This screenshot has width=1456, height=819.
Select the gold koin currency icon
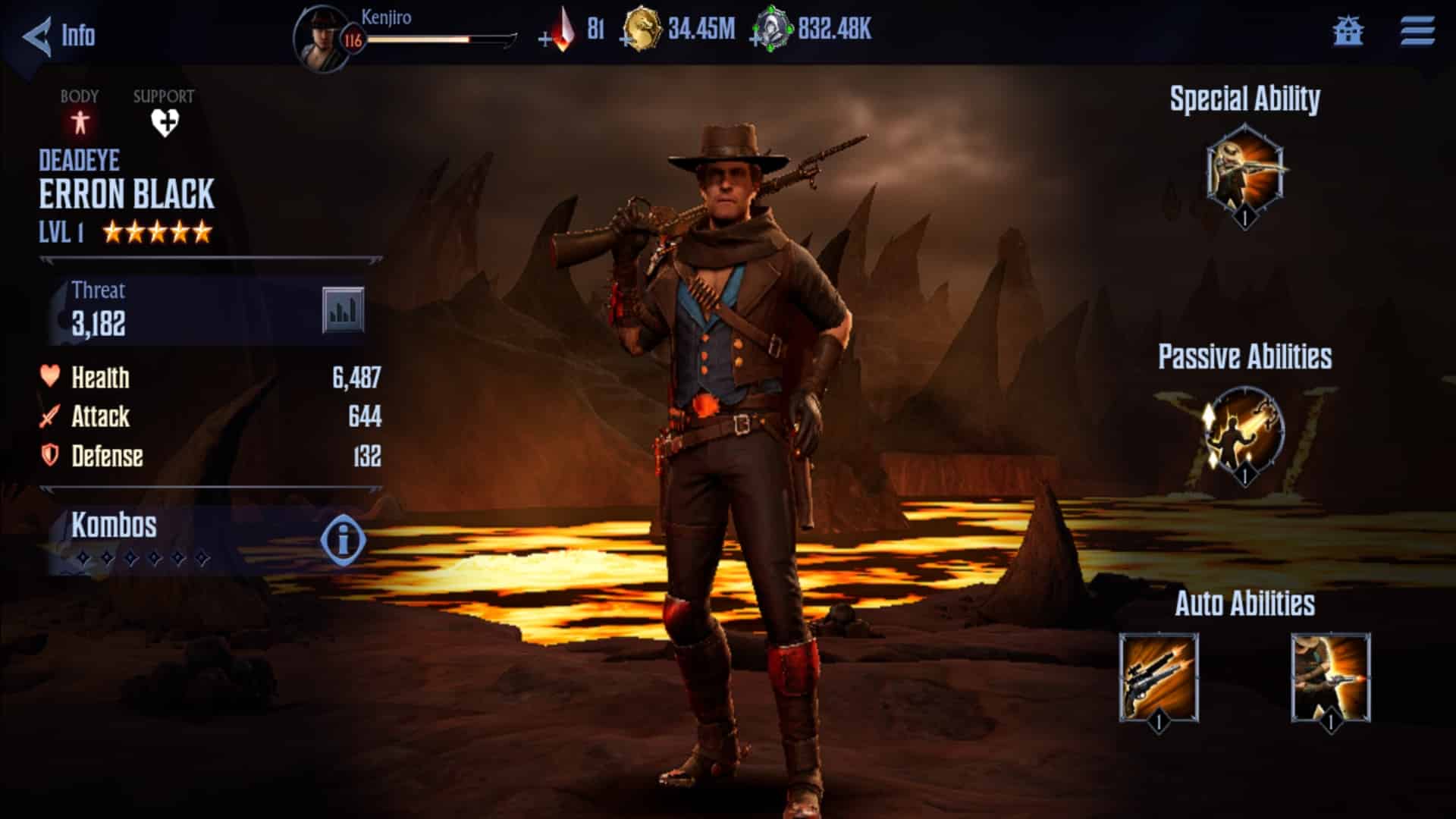tap(644, 32)
